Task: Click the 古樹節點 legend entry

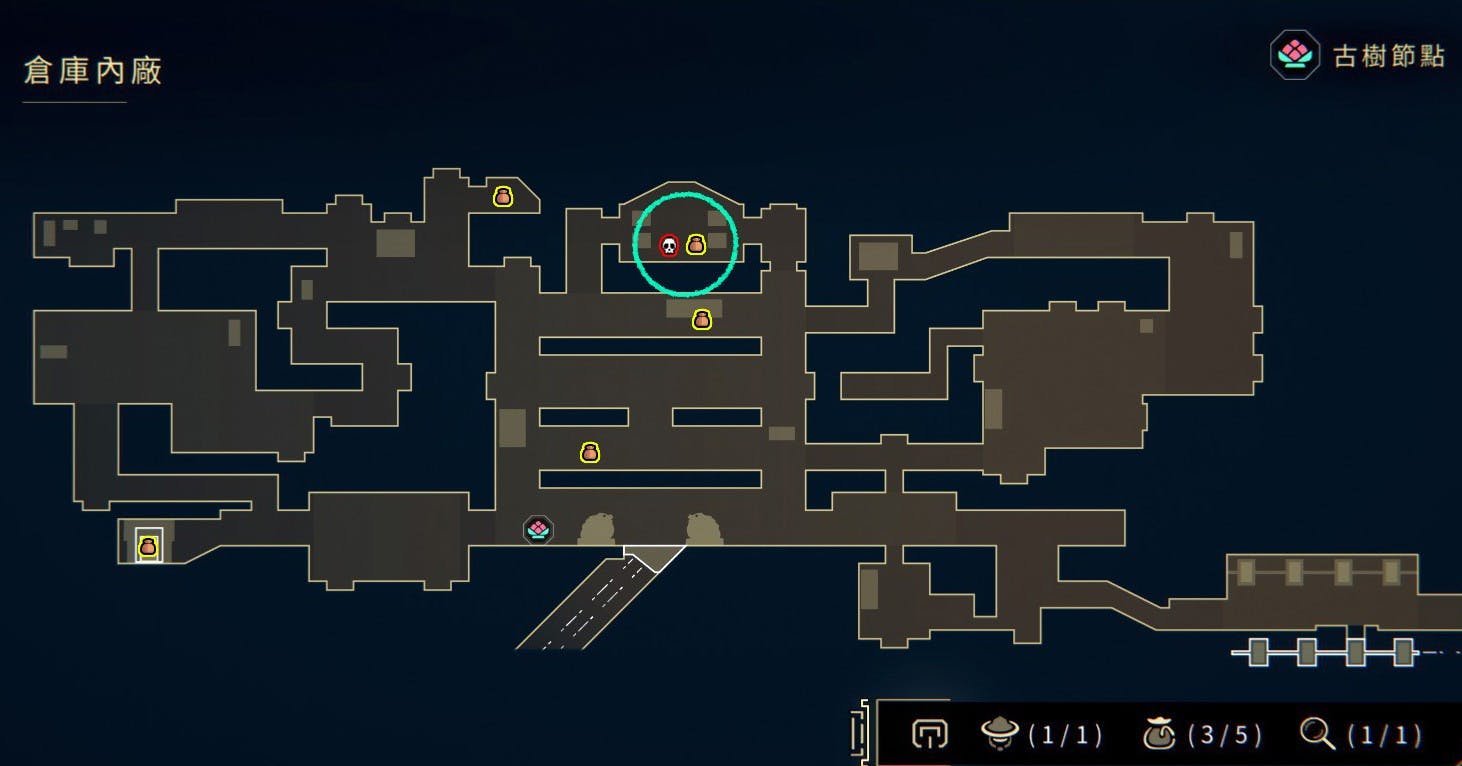Action: click(x=1358, y=55)
